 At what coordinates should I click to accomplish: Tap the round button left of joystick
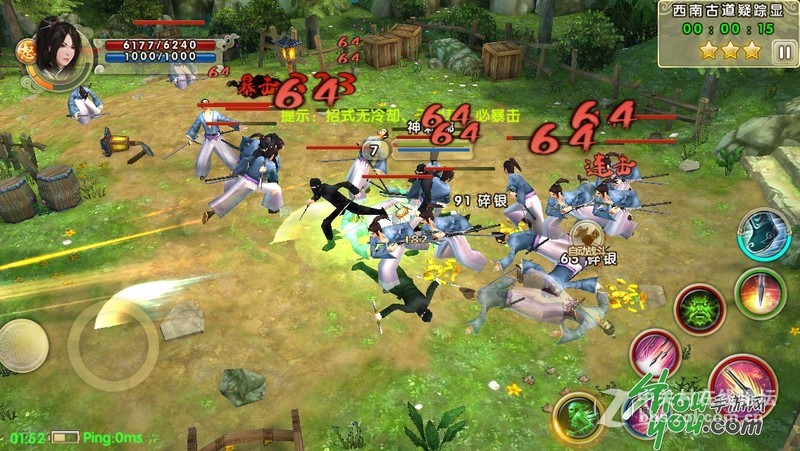pyautogui.click(x=21, y=346)
